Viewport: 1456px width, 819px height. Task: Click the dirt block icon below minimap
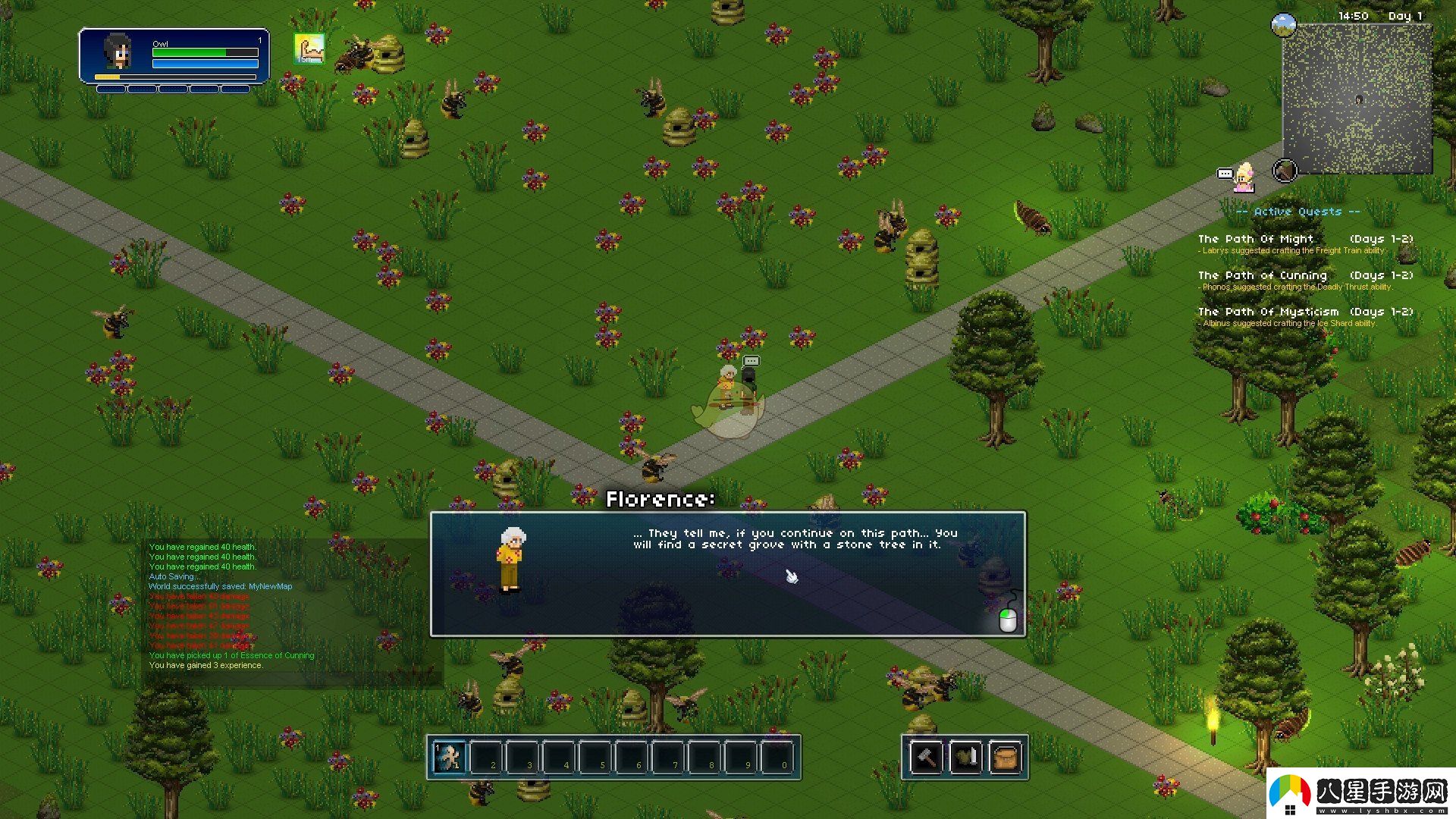click(x=1285, y=171)
